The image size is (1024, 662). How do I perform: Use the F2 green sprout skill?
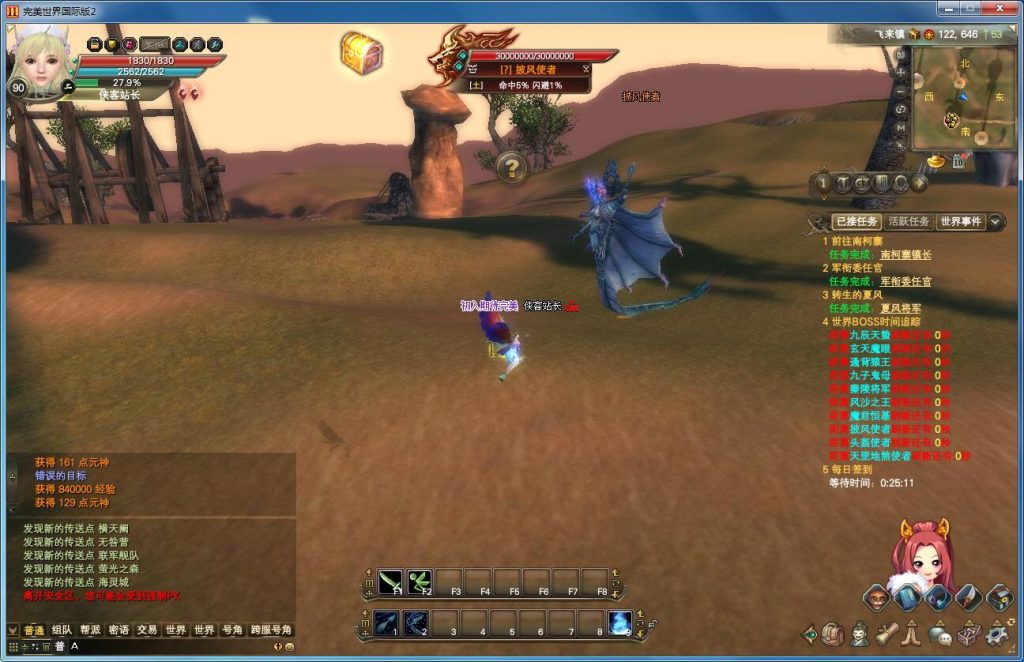coord(419,581)
